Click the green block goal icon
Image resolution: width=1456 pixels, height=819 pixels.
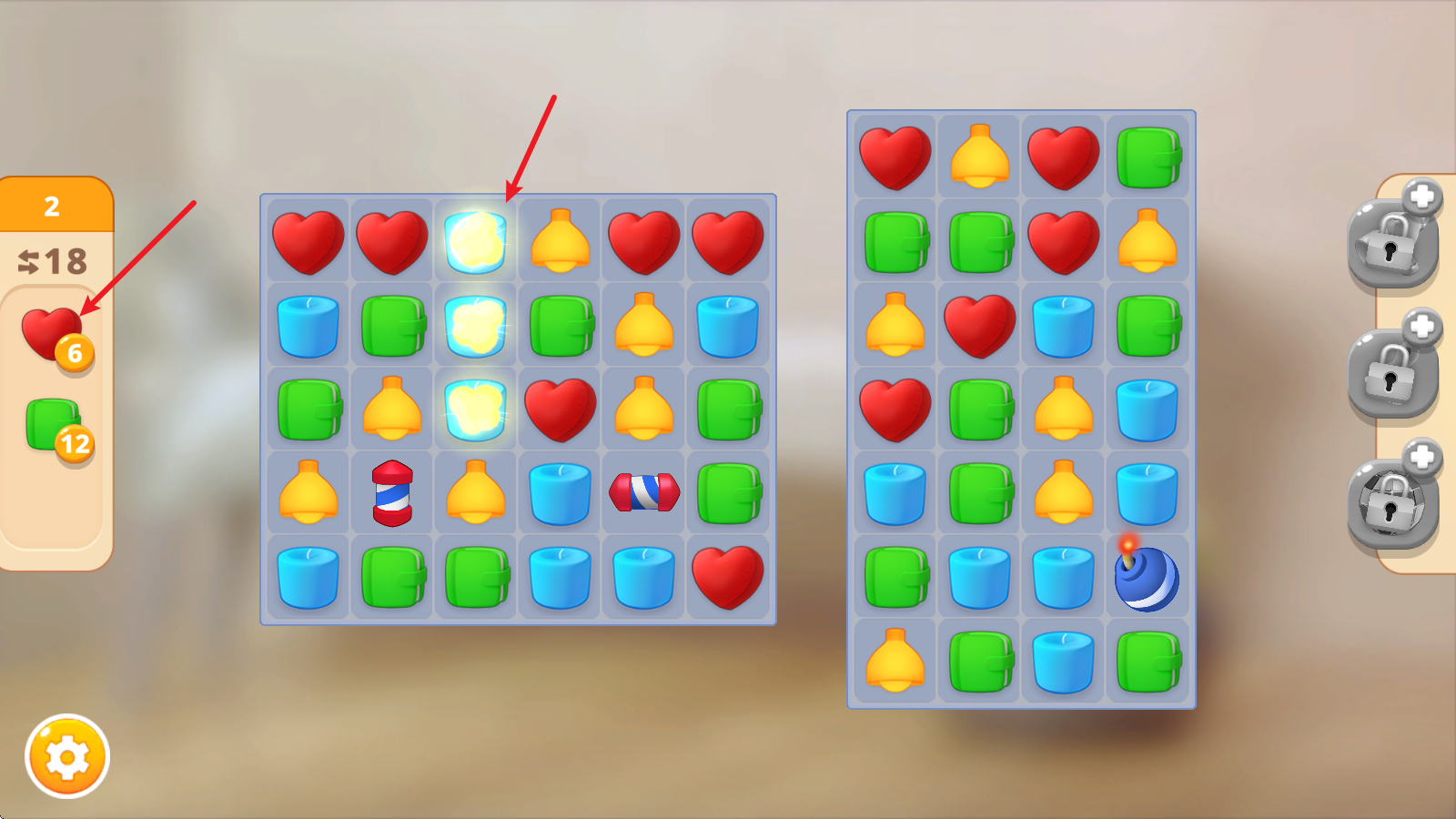[x=53, y=424]
